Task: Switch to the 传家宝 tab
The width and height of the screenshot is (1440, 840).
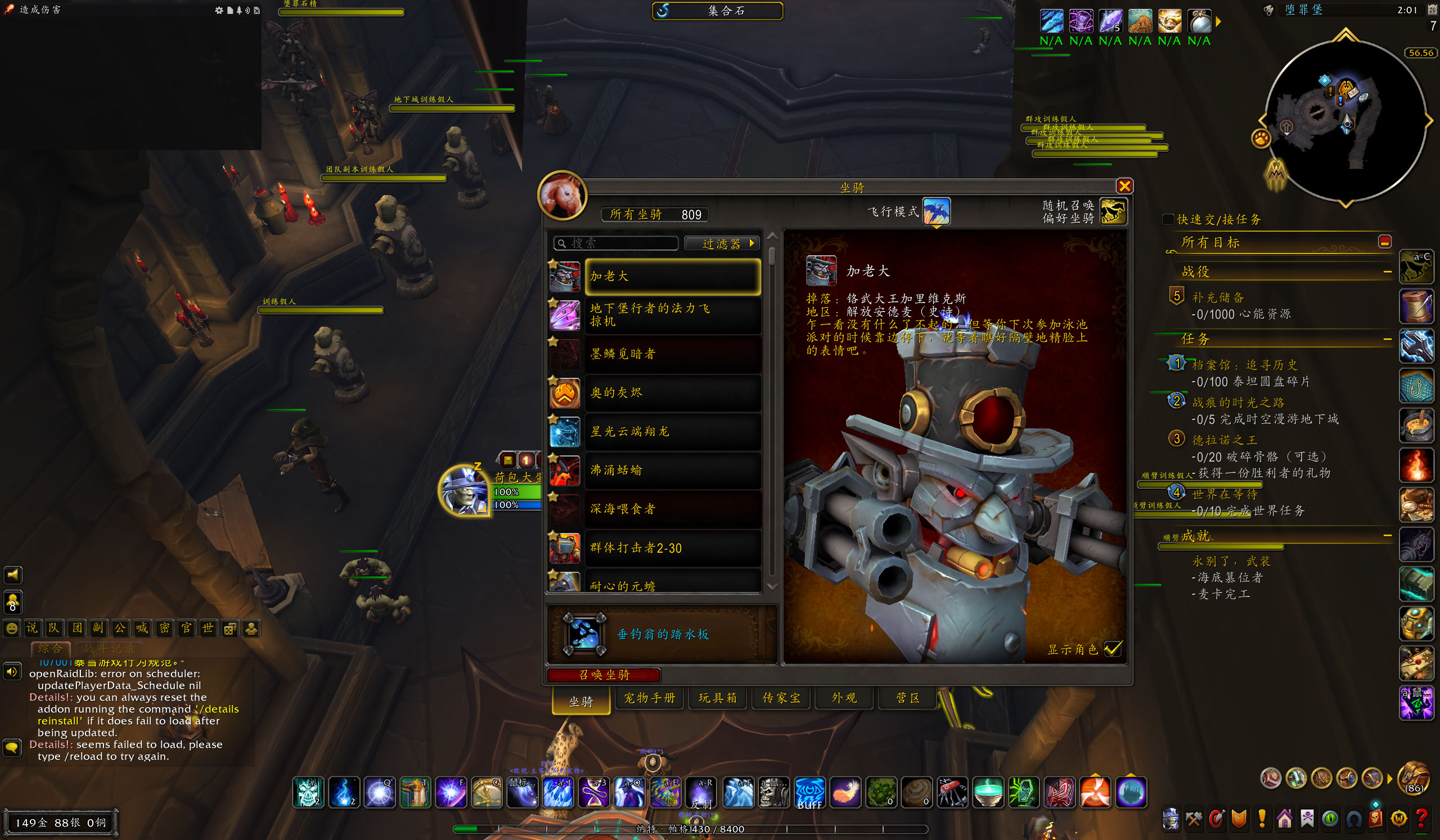Action: [x=781, y=698]
